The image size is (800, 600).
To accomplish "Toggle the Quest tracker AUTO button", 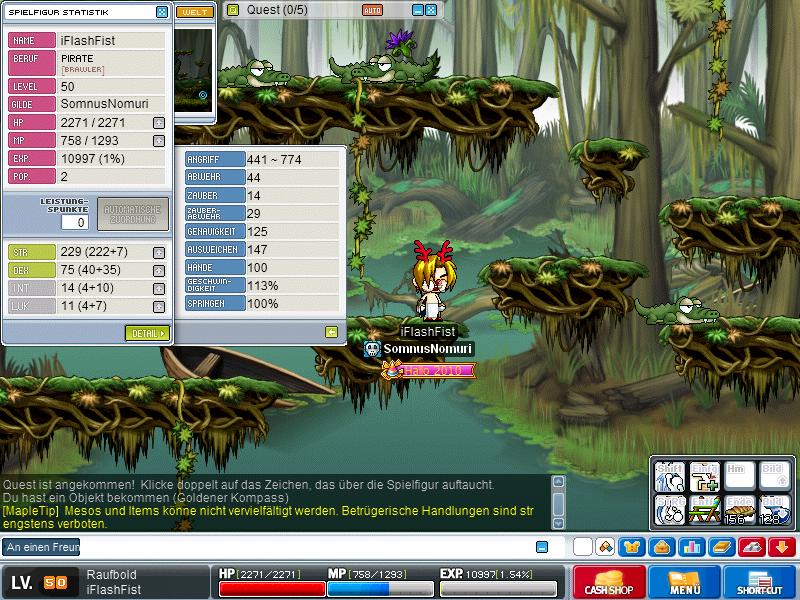I will pyautogui.click(x=372, y=10).
